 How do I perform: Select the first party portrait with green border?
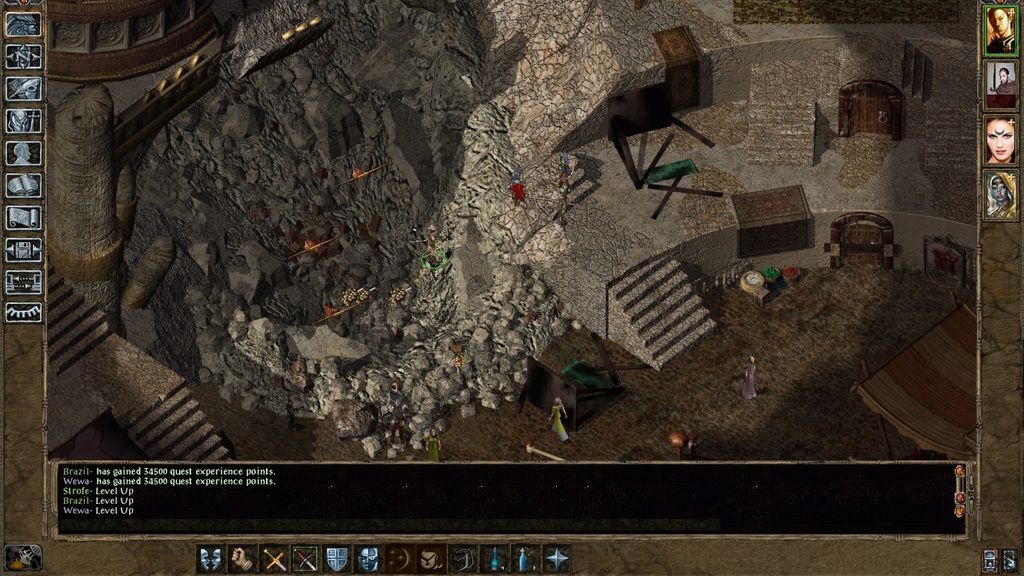tap(1000, 30)
